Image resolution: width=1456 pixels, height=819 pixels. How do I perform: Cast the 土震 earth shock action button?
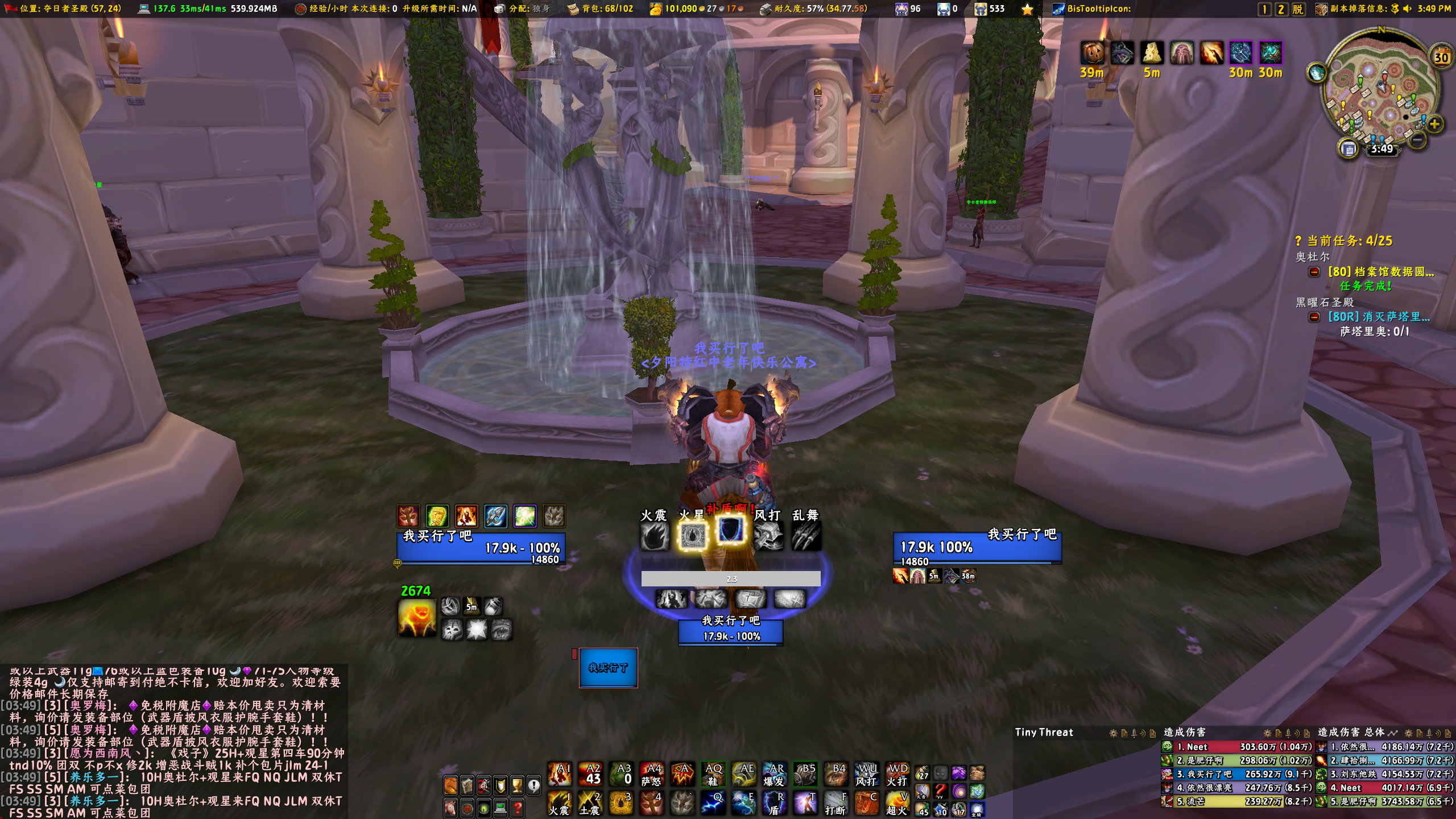[589, 803]
